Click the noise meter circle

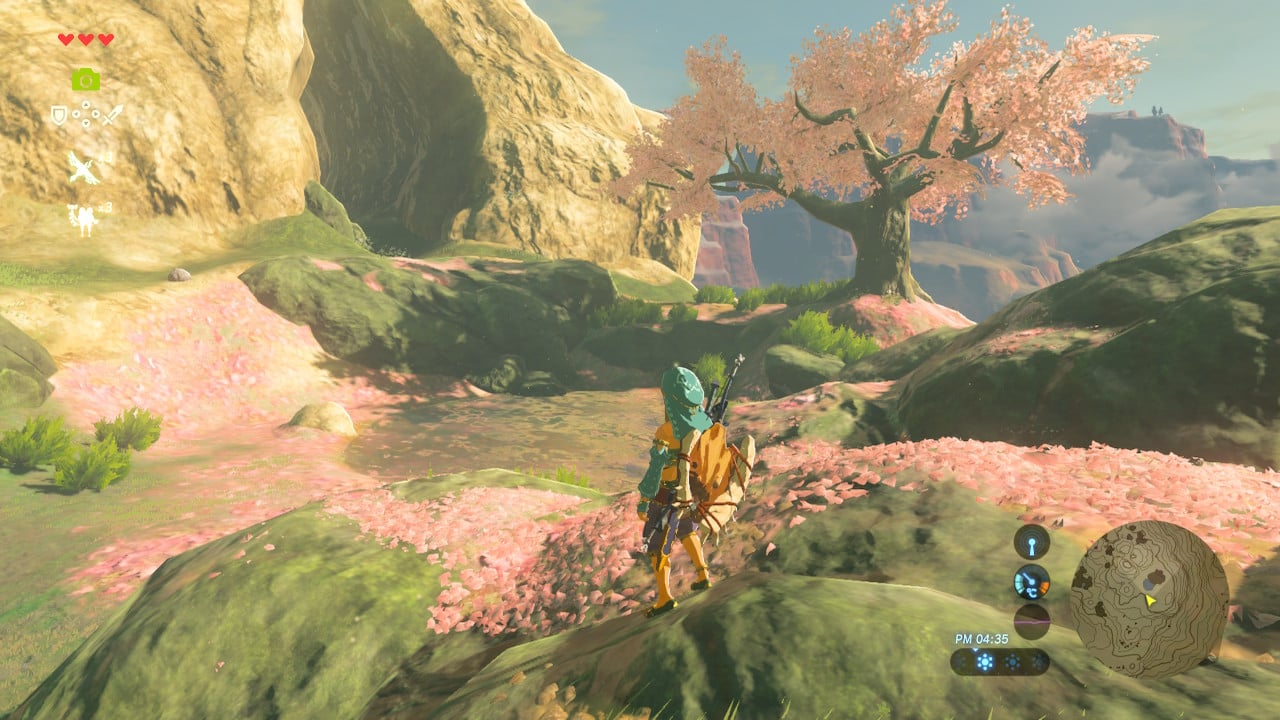[x=1031, y=620]
